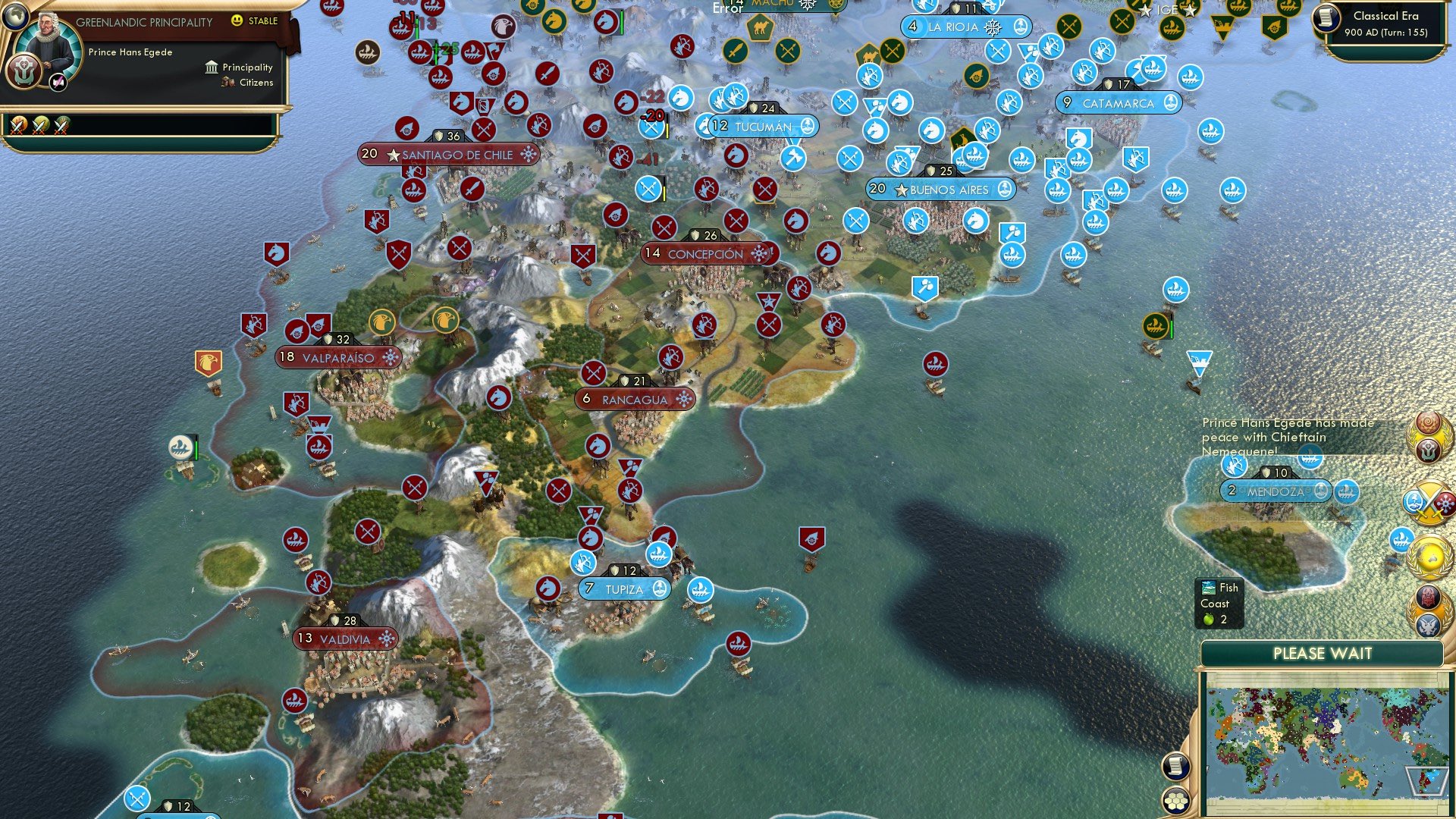Click the STABLE smiley status indicator
Image resolution: width=1456 pixels, height=819 pixels.
pyautogui.click(x=237, y=22)
